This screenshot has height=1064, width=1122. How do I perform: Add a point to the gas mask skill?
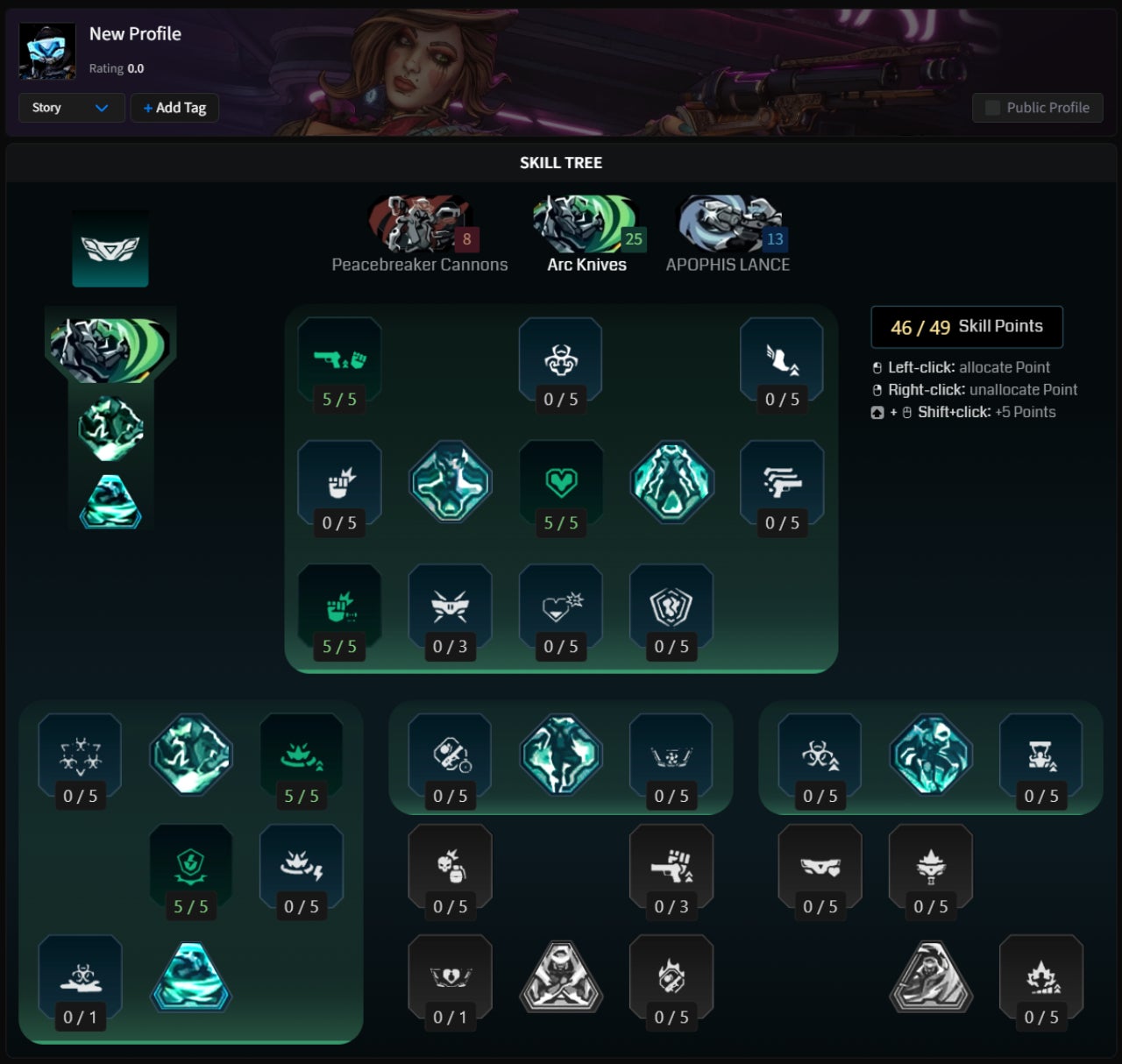pos(1041,755)
